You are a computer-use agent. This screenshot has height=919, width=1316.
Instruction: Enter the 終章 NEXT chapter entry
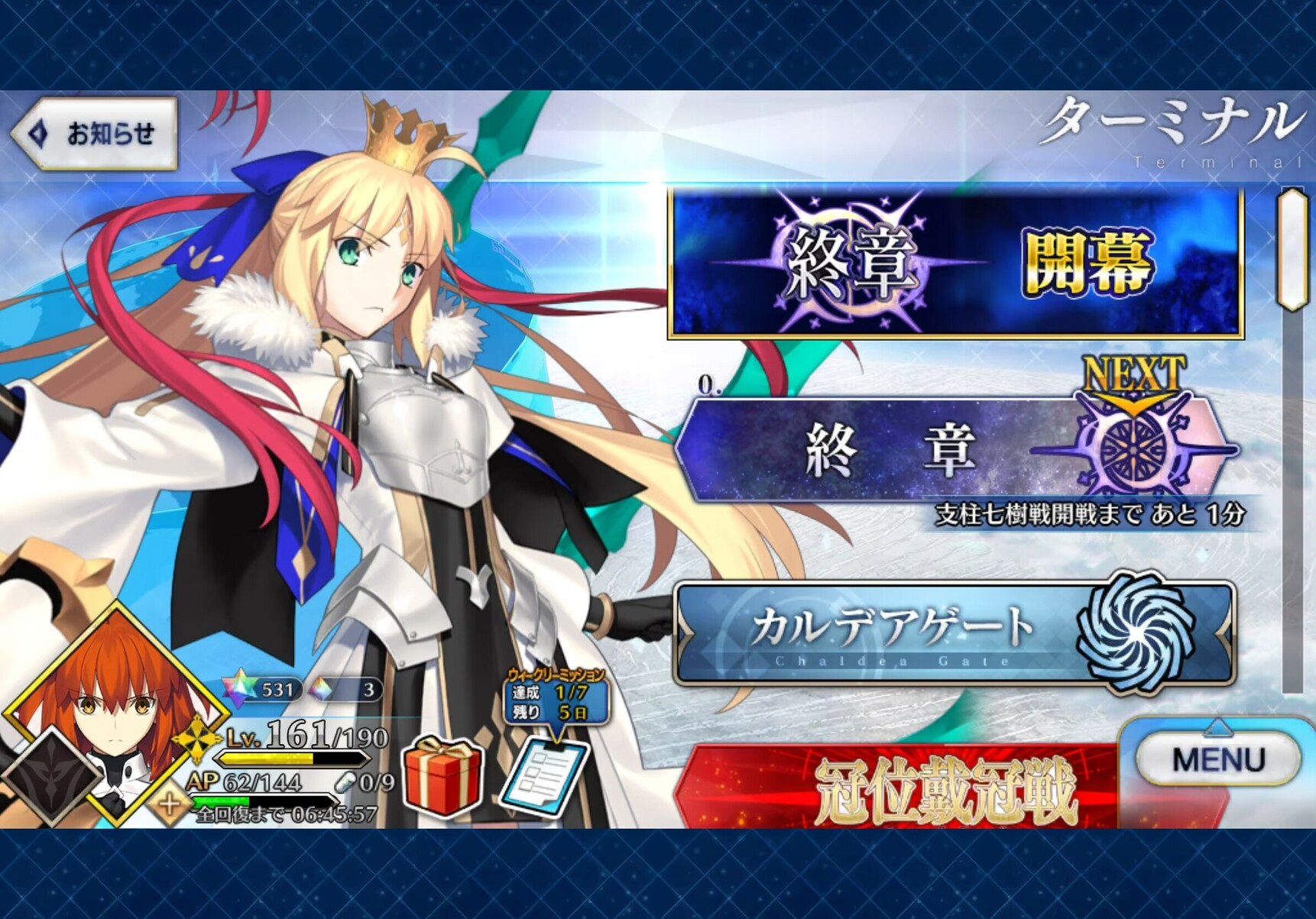tap(955, 449)
